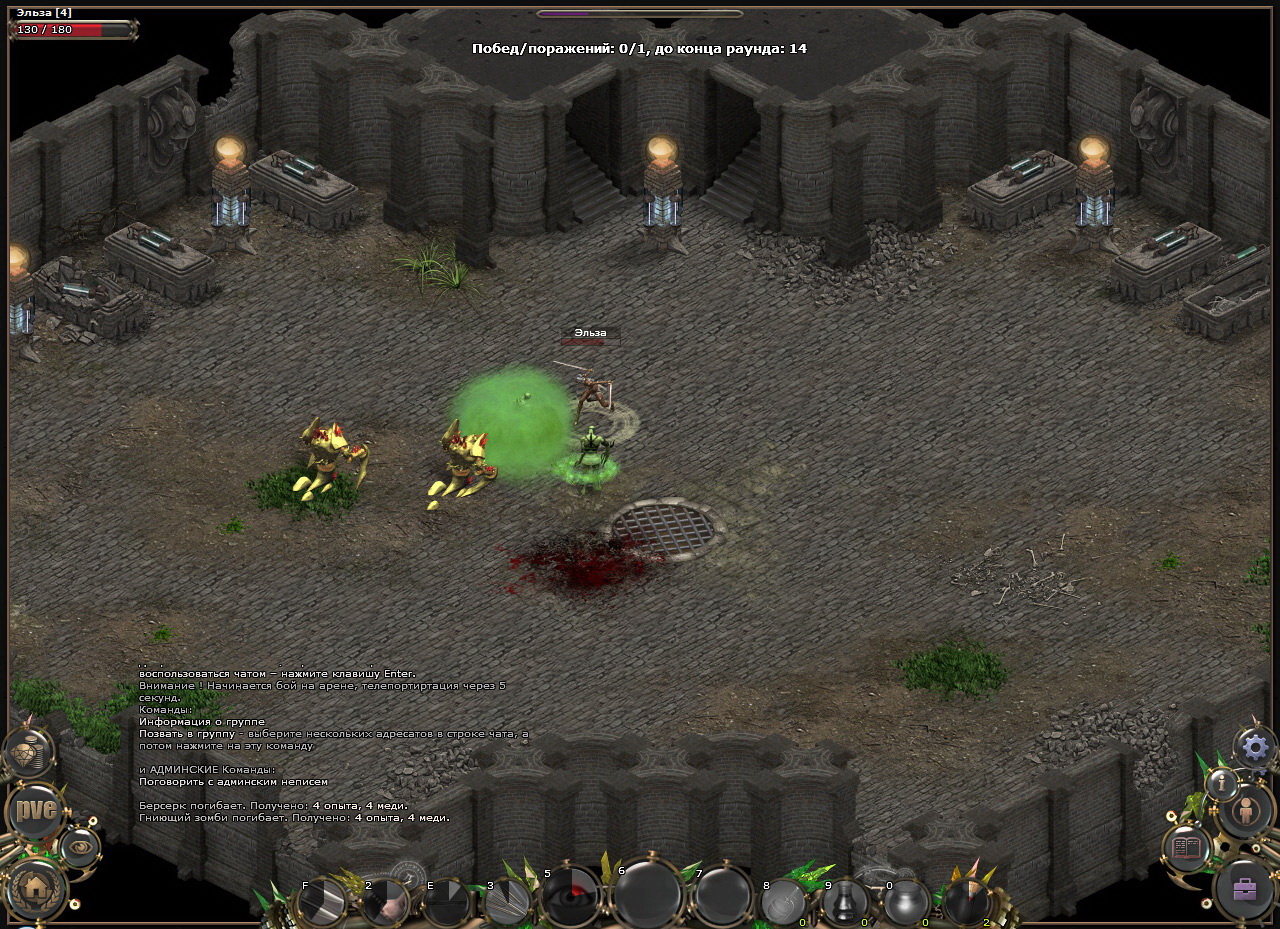Show the info 'i' button panel
The image size is (1280, 929).
point(1221,783)
